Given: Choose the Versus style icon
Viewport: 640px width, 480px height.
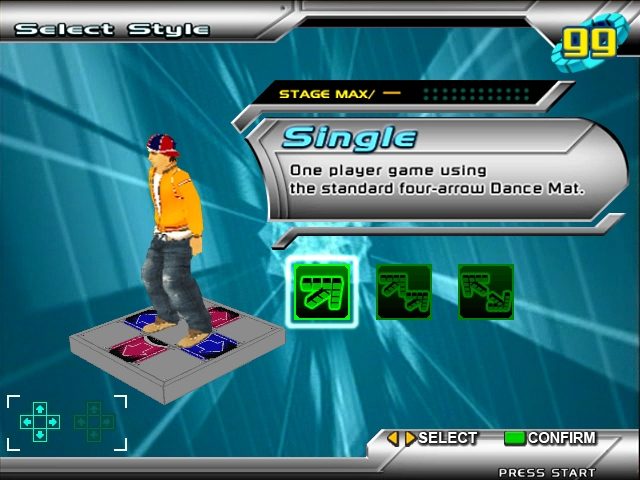Looking at the screenshot, I should coord(404,292).
